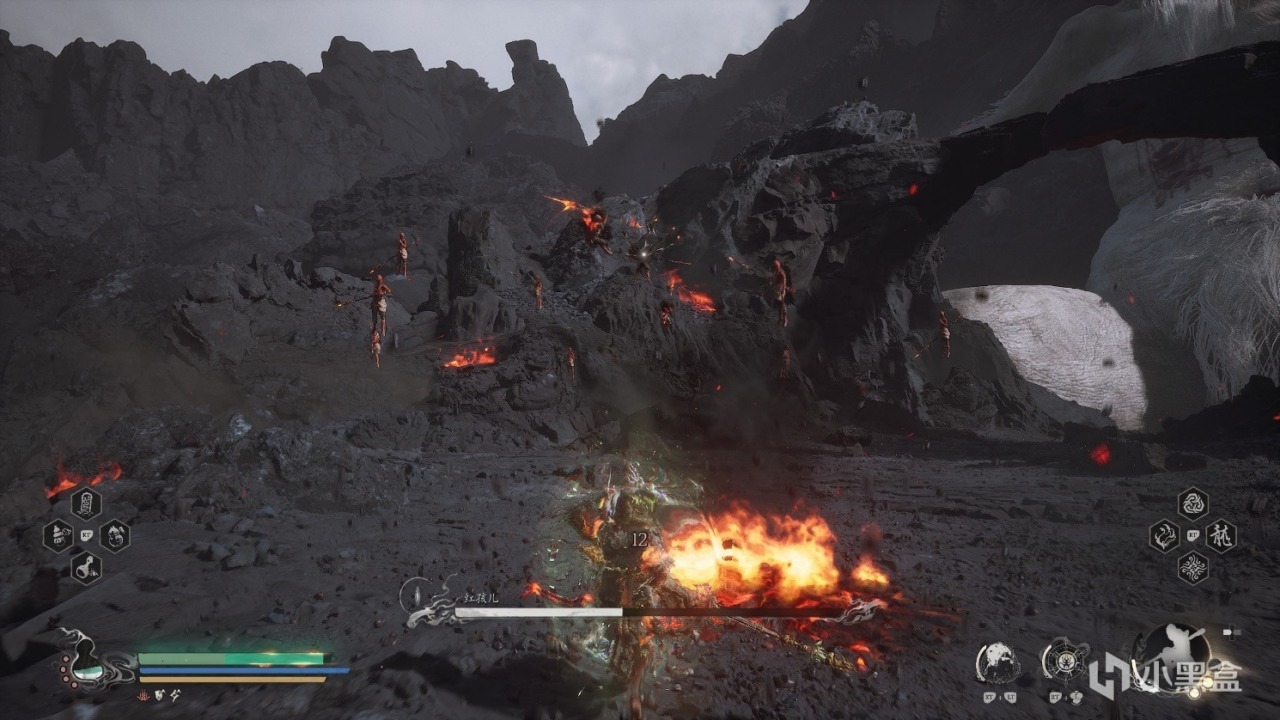Activate the flame-shaped spell hexagon

tap(1164, 536)
